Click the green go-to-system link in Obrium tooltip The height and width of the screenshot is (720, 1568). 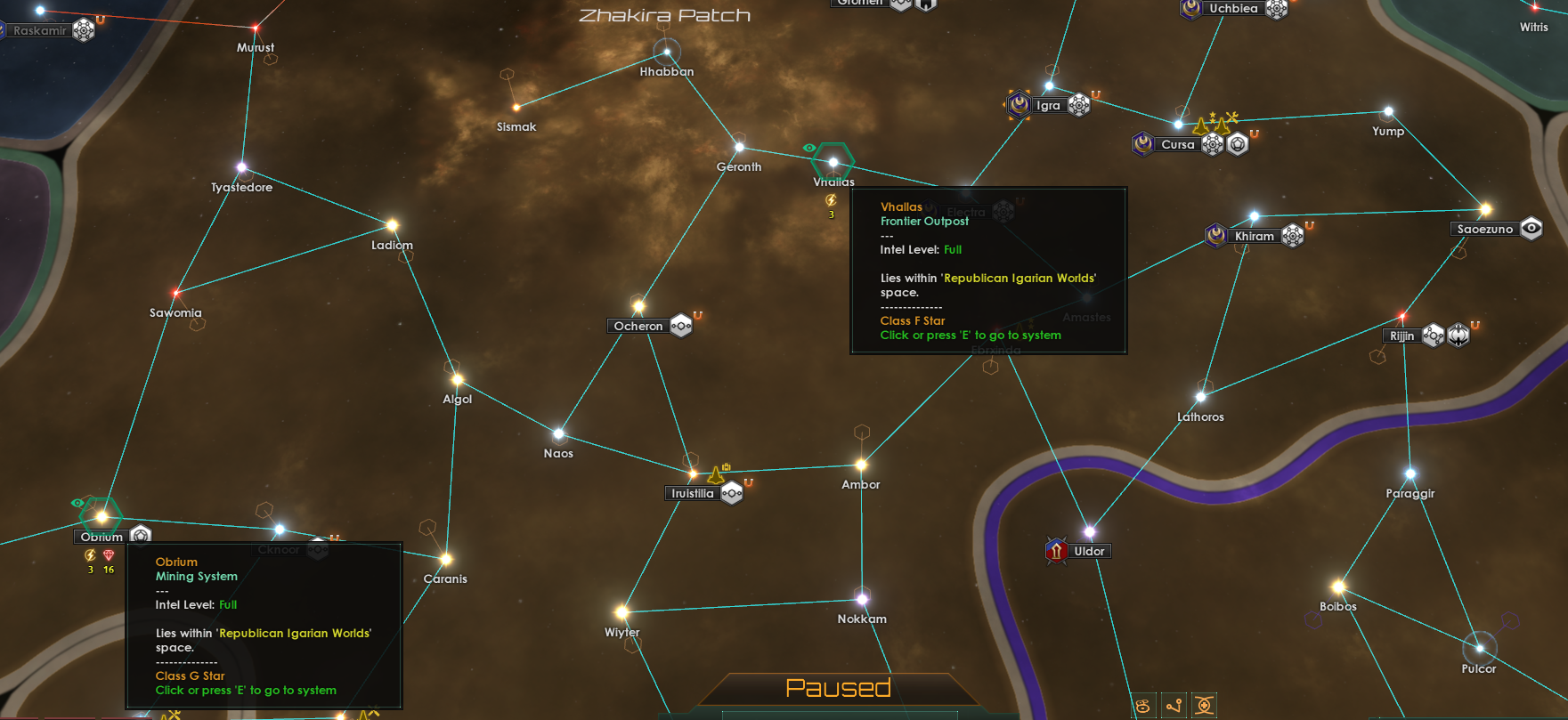(x=246, y=690)
